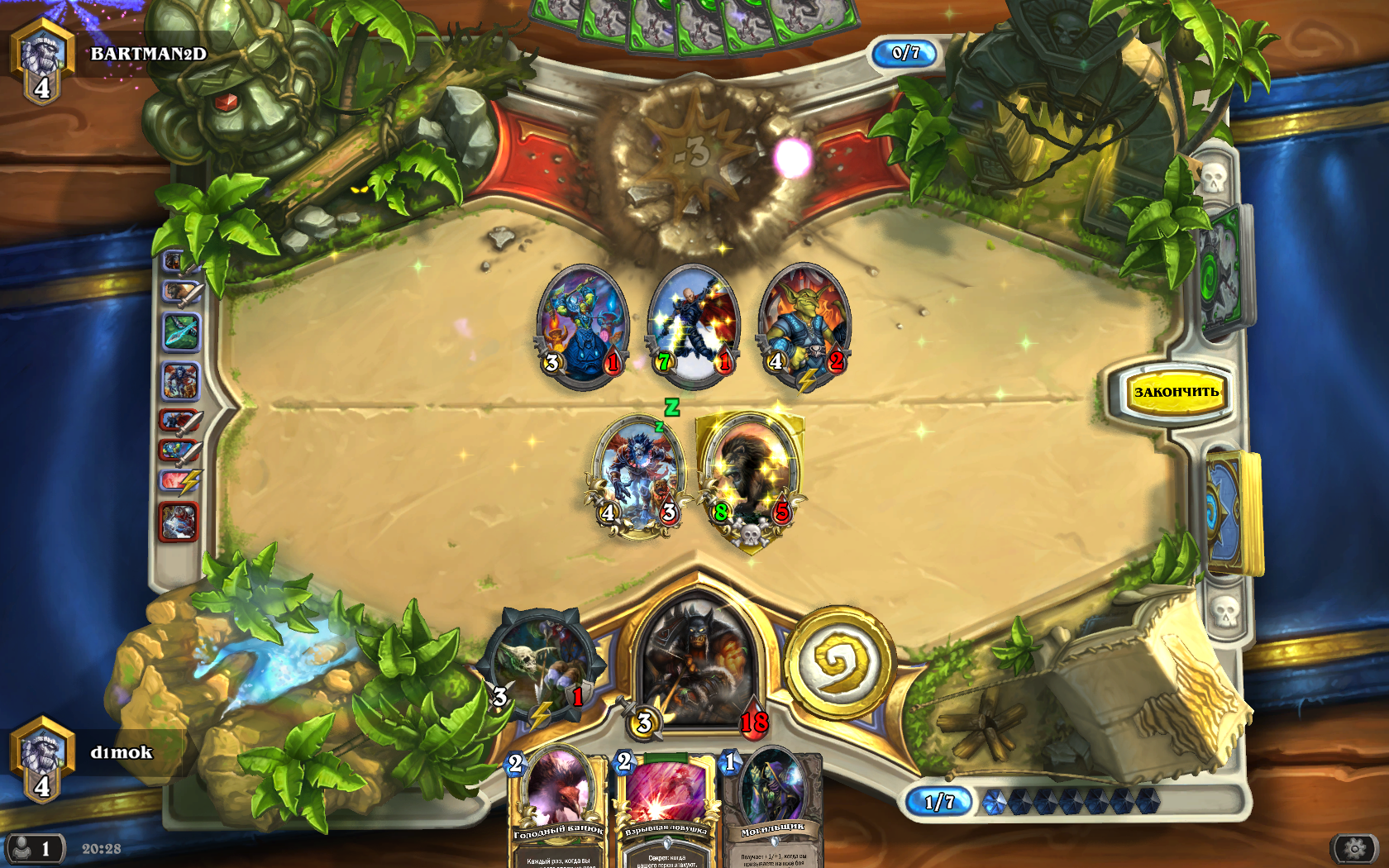Choose the Могильщик card in hand
This screenshot has width=1389, height=868.
(x=773, y=806)
